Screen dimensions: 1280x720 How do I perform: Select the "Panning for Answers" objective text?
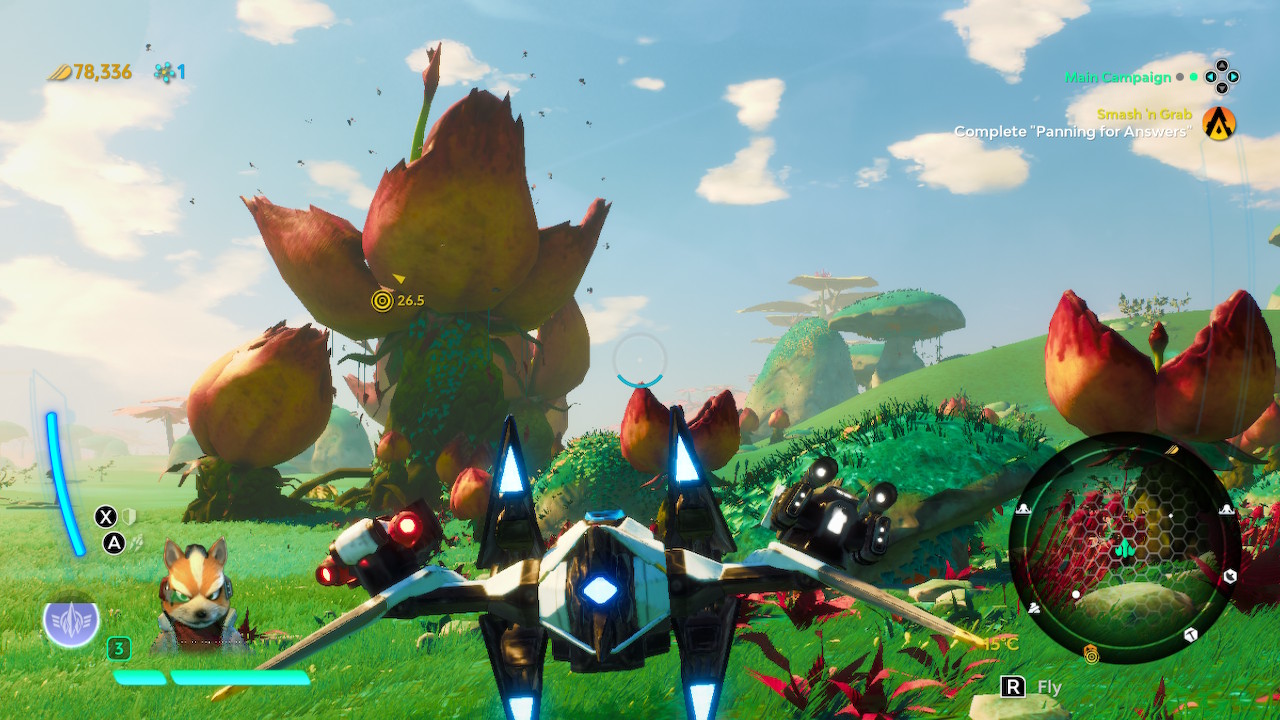click(1072, 132)
